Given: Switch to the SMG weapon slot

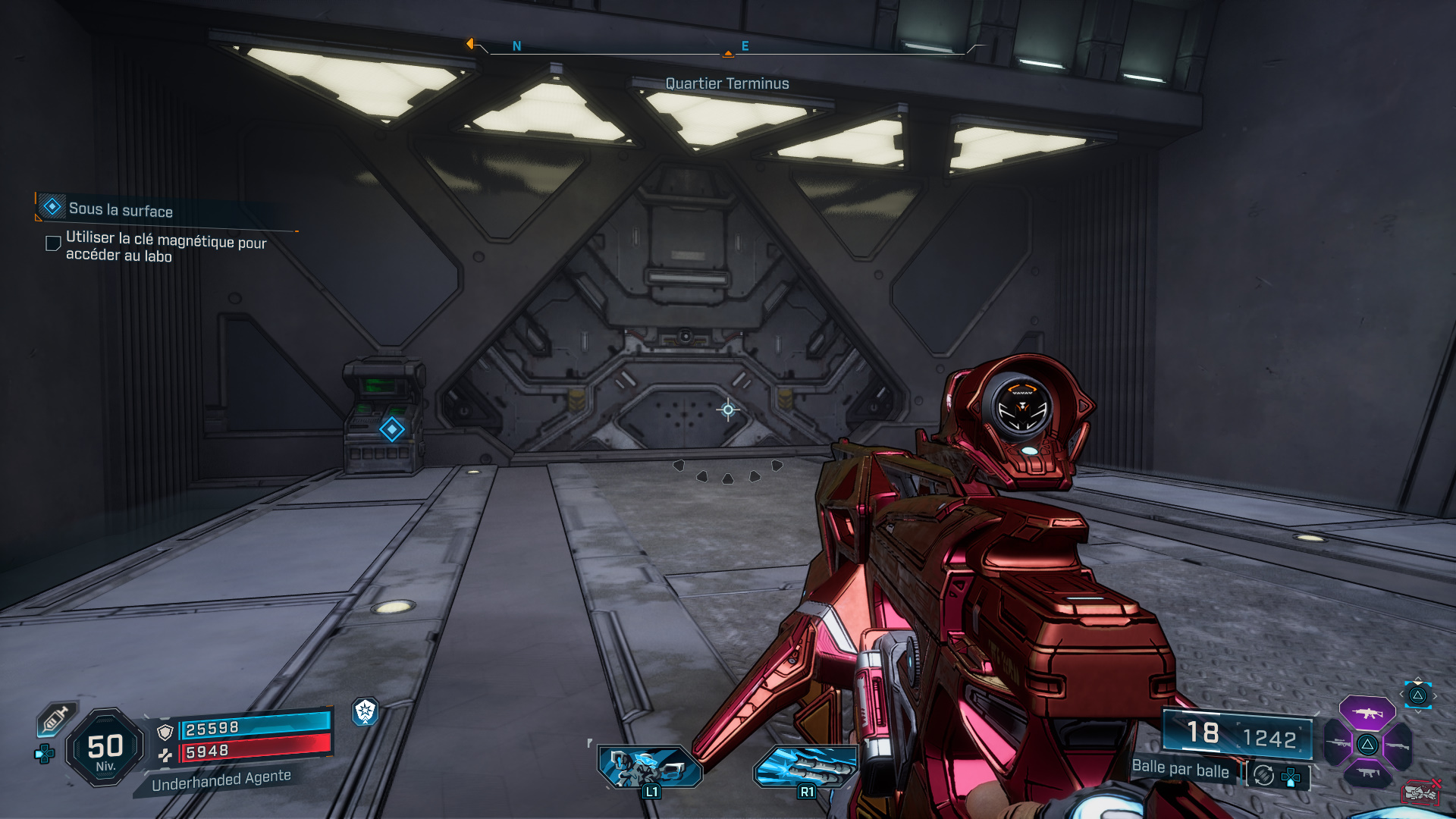Looking at the screenshot, I should (1367, 773).
